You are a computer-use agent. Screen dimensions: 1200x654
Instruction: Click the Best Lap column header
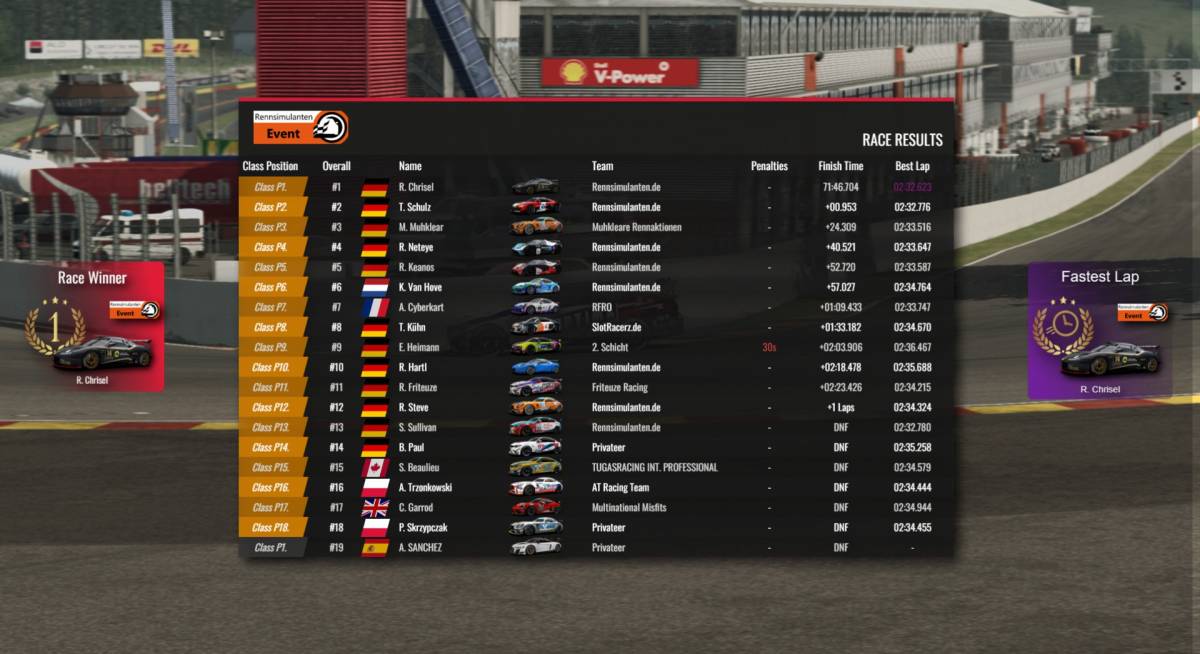click(x=912, y=166)
